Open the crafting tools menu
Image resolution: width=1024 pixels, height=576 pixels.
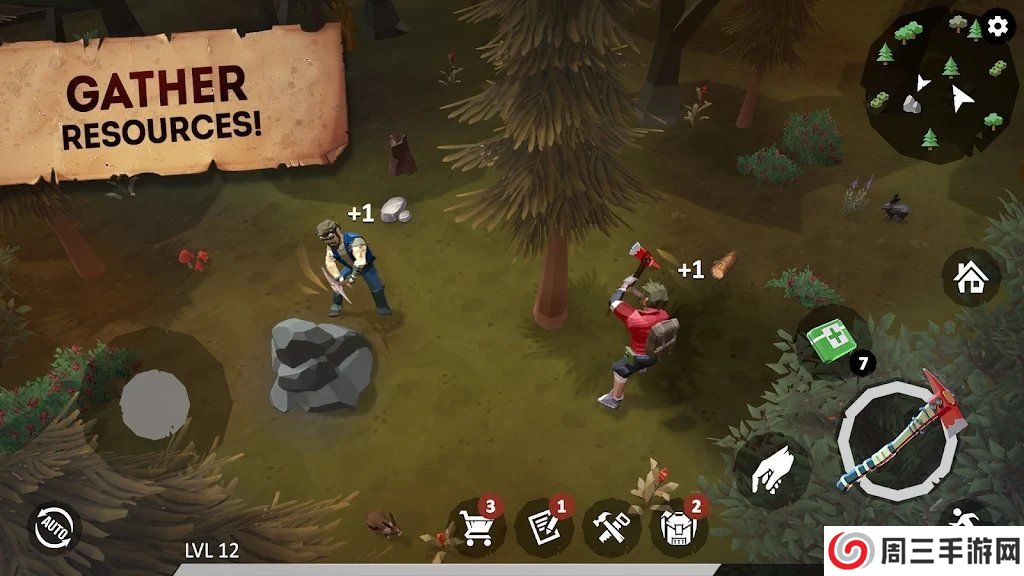click(x=611, y=527)
